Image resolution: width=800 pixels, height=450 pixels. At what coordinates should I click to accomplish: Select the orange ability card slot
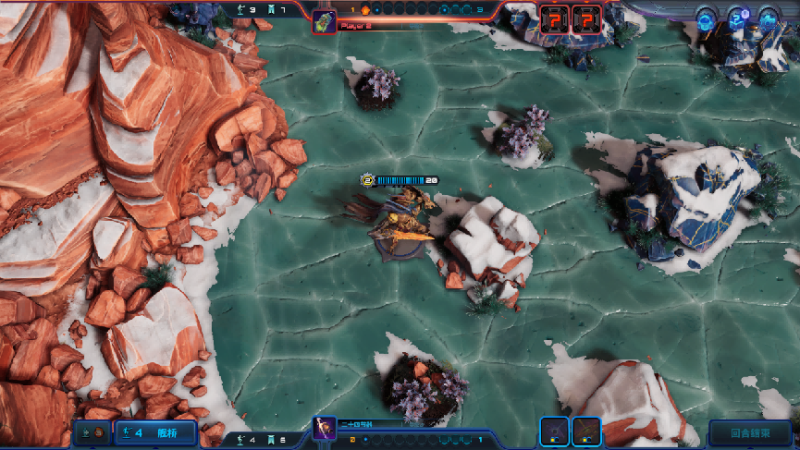pyautogui.click(x=587, y=432)
